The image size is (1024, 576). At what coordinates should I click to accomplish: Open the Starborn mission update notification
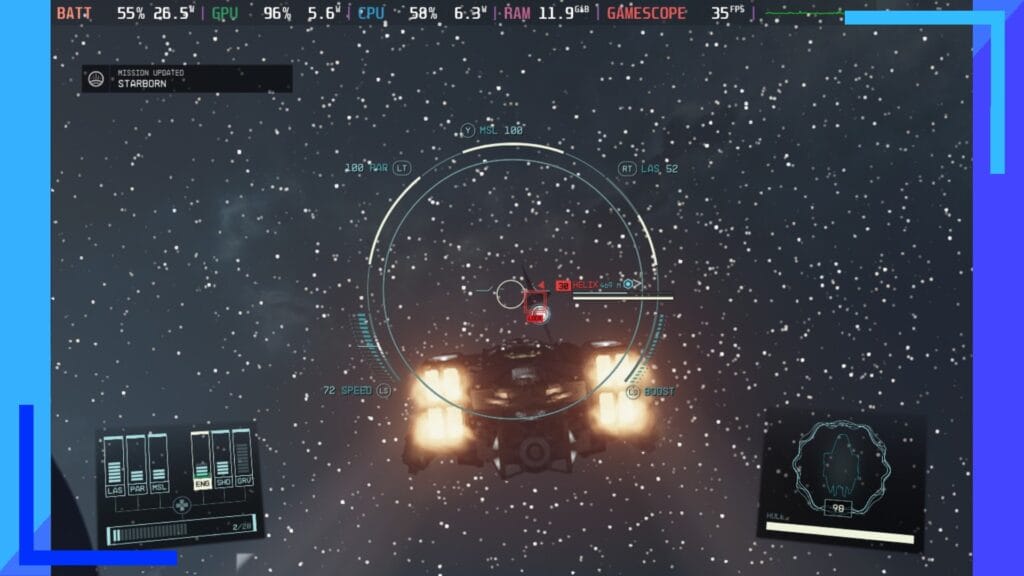pyautogui.click(x=187, y=79)
